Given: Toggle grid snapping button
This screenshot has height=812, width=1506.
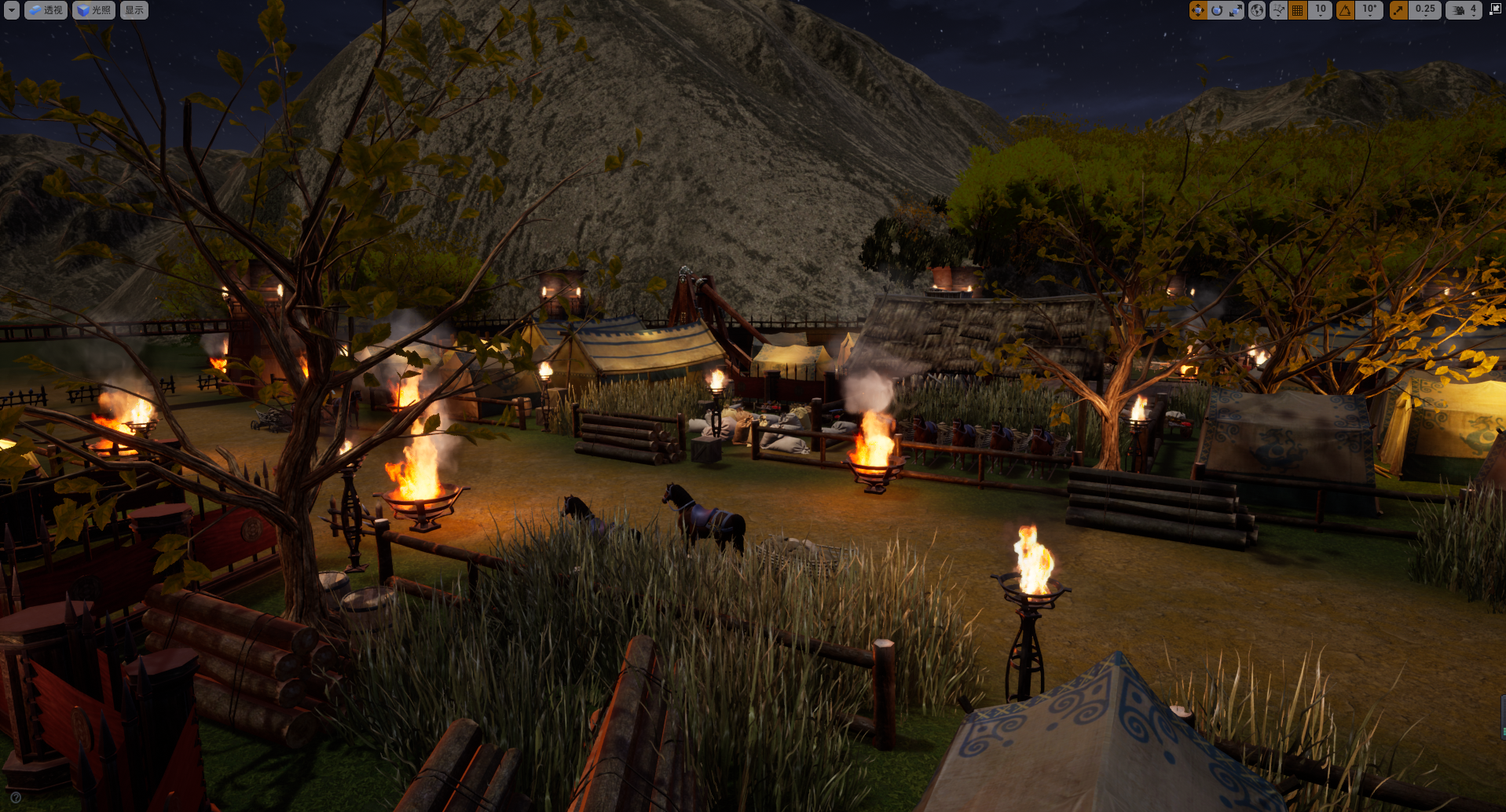Looking at the screenshot, I should coord(1298,10).
